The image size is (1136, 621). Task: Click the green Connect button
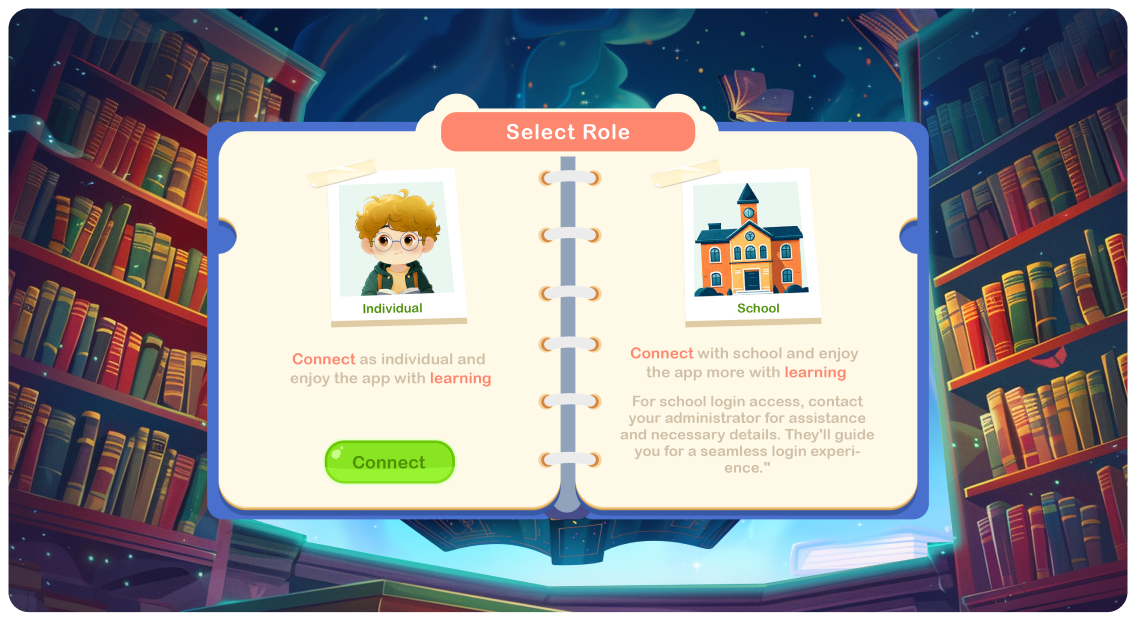(389, 462)
